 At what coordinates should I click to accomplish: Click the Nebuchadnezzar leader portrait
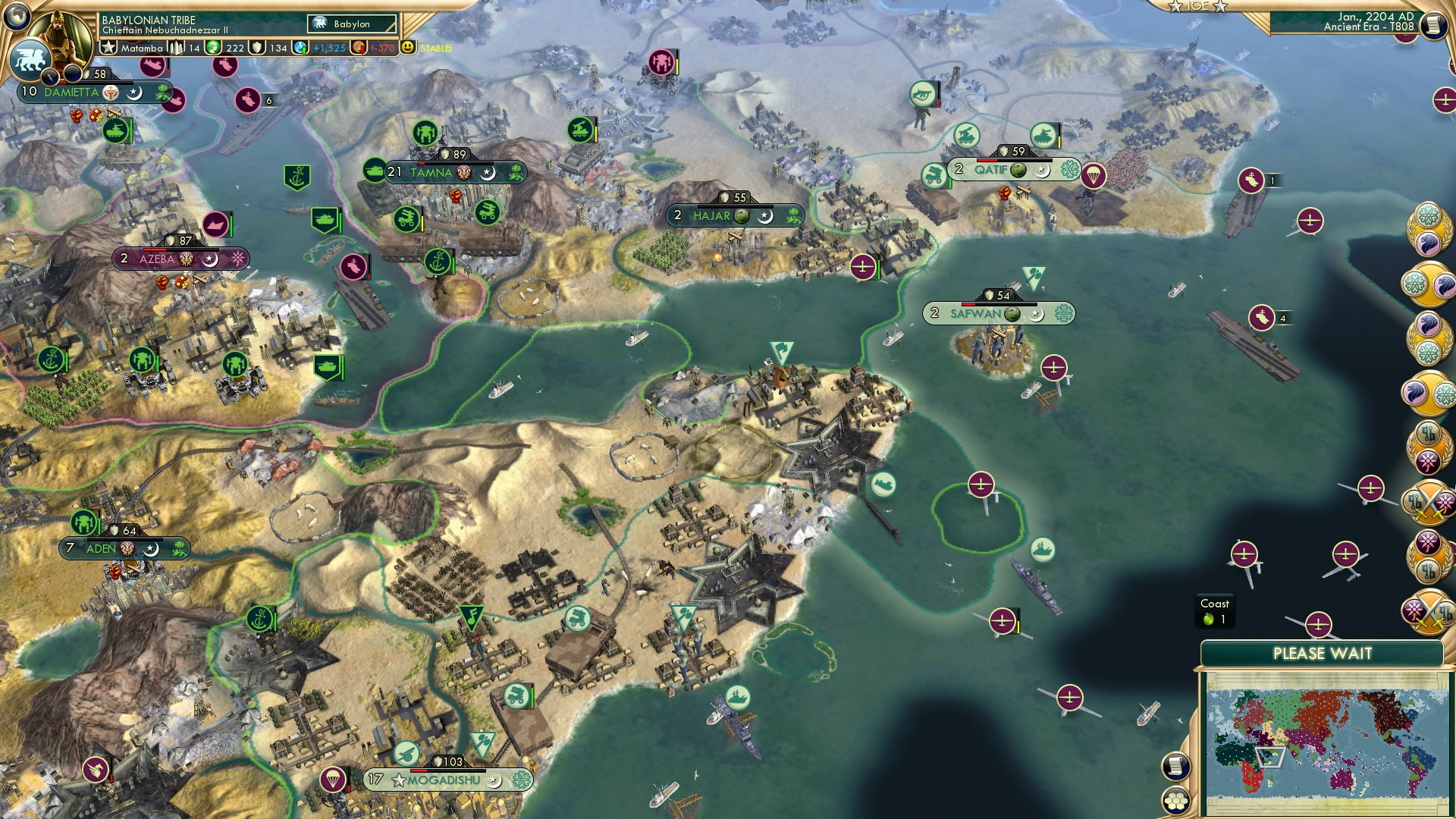(58, 36)
